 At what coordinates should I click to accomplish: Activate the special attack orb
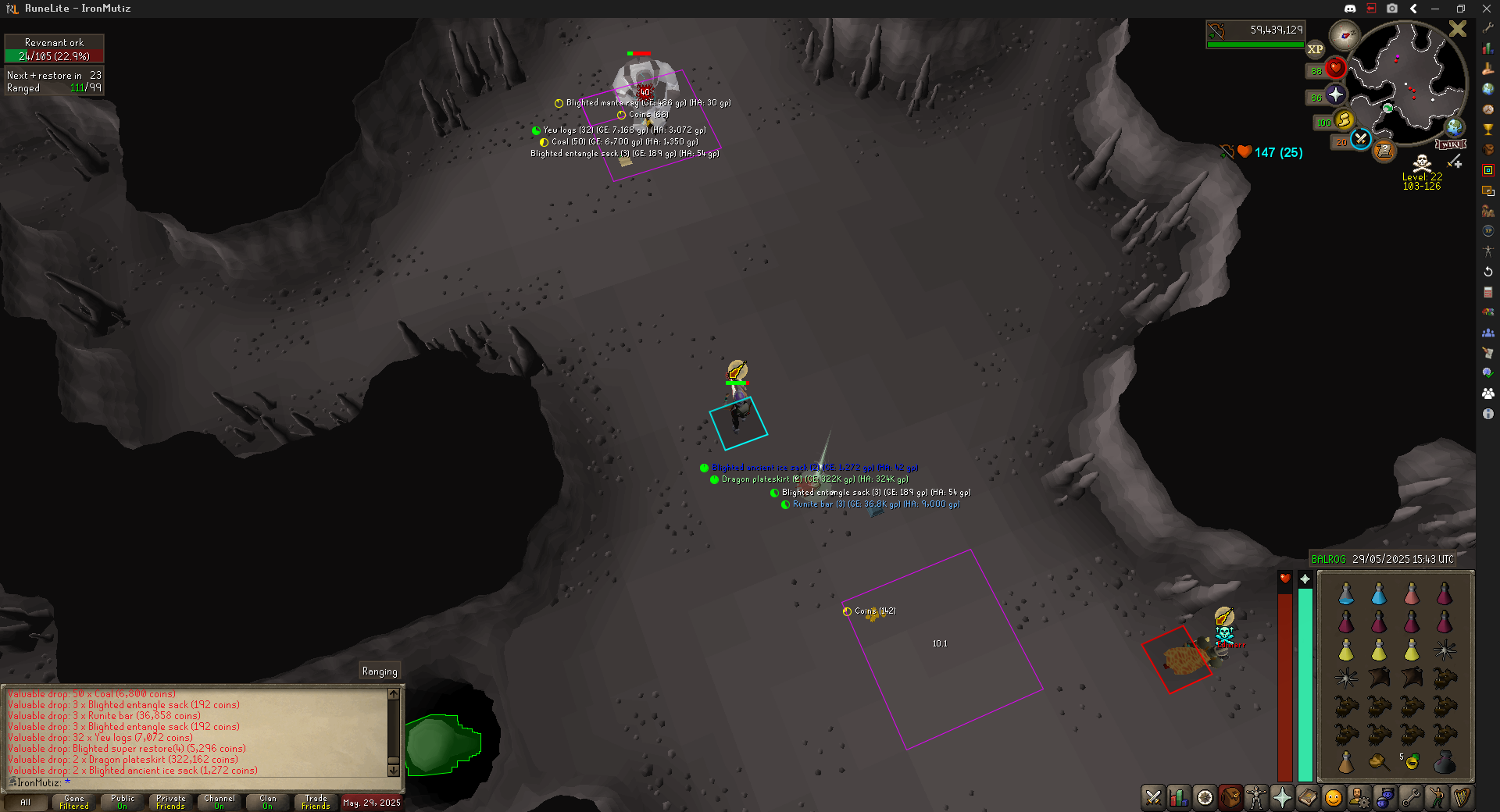[1361, 139]
